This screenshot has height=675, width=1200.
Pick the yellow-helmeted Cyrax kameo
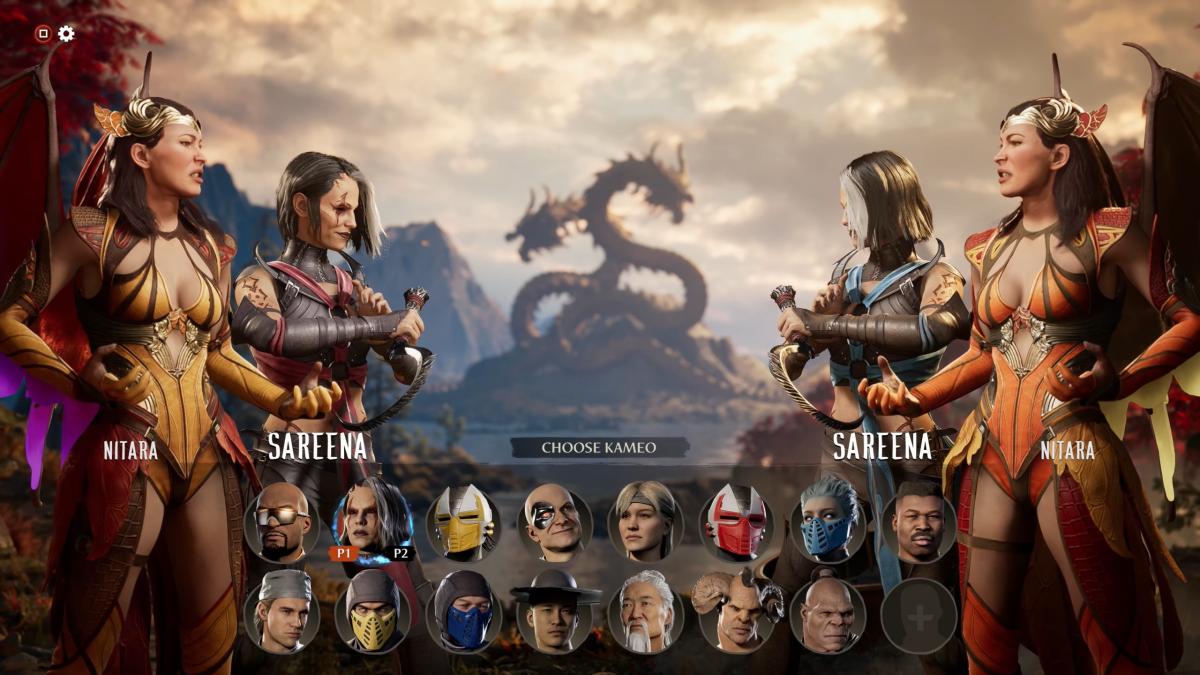464,522
